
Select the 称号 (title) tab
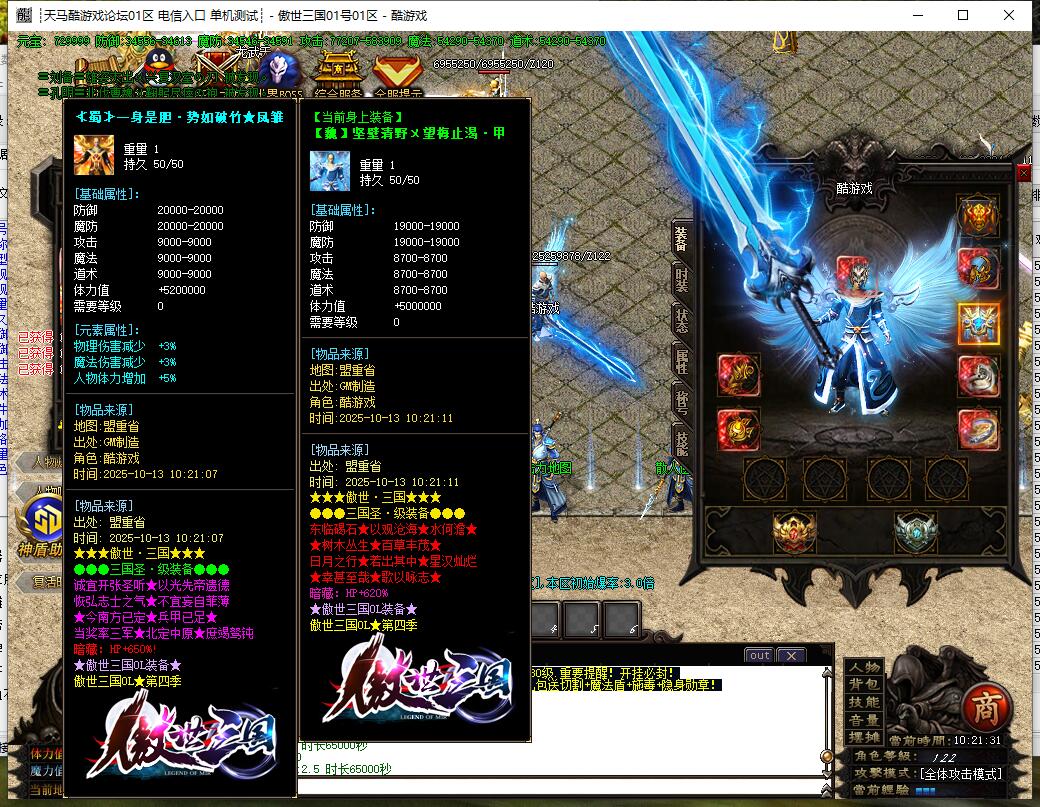click(682, 403)
